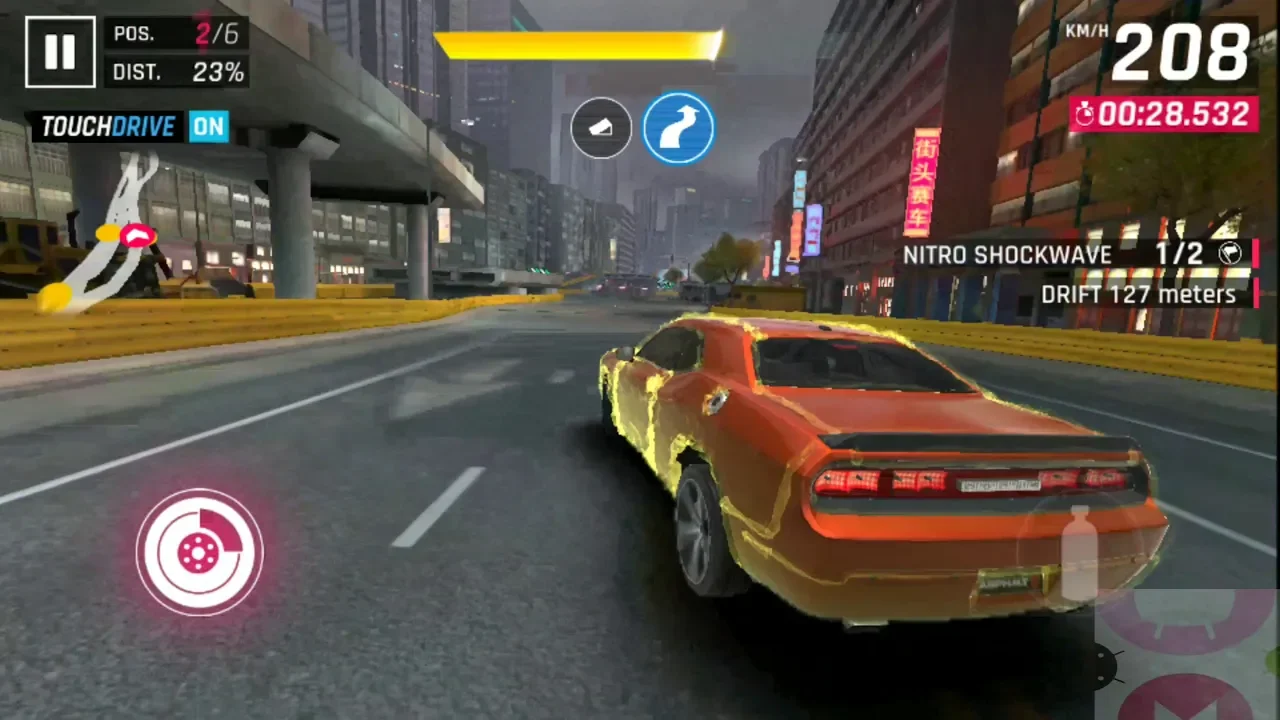Viewport: 1280px width, 720px height.
Task: Toggle the TouchDrive ON switch
Action: click(x=209, y=127)
